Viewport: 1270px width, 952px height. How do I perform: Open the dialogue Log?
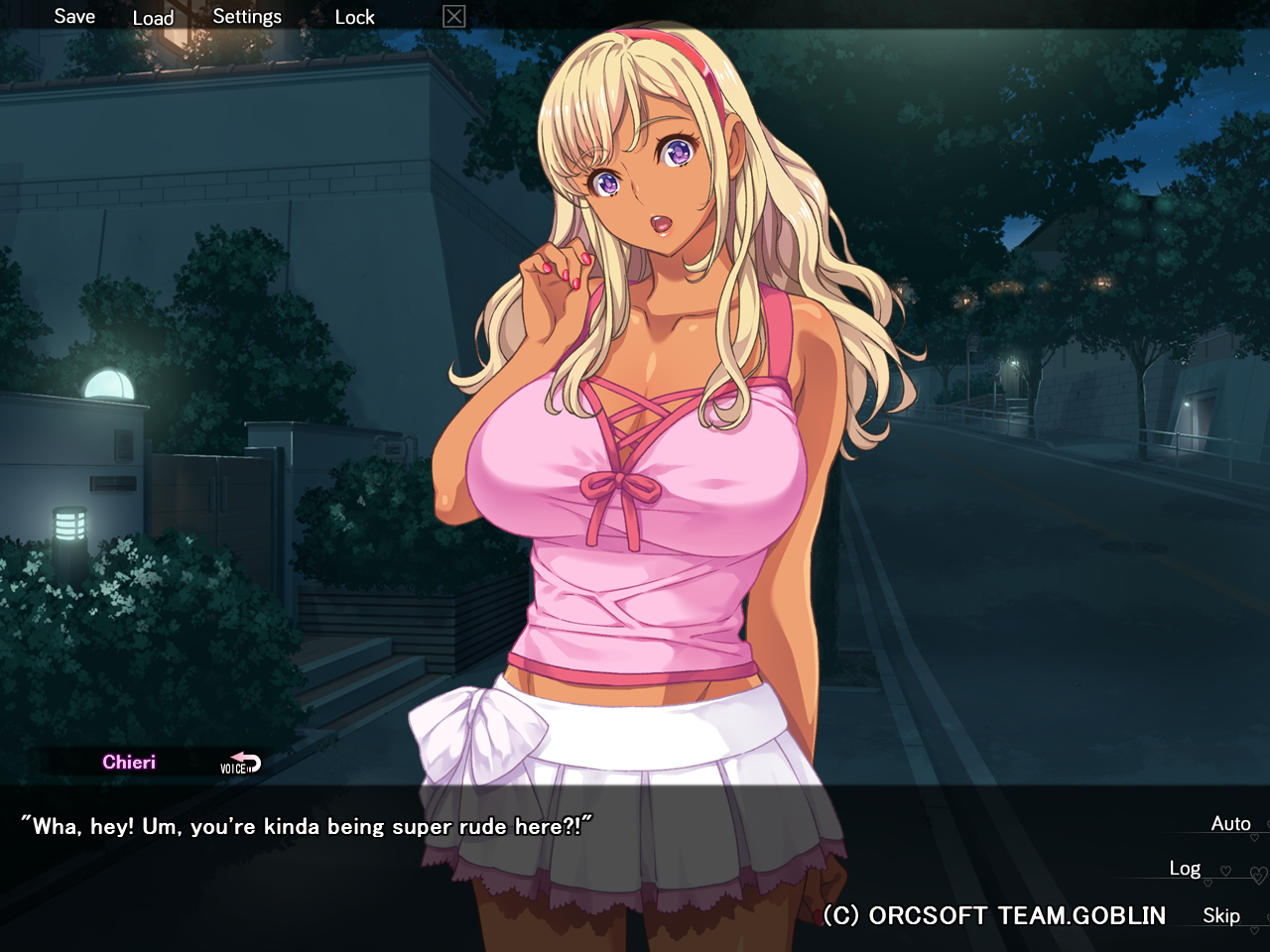pyautogui.click(x=1185, y=869)
